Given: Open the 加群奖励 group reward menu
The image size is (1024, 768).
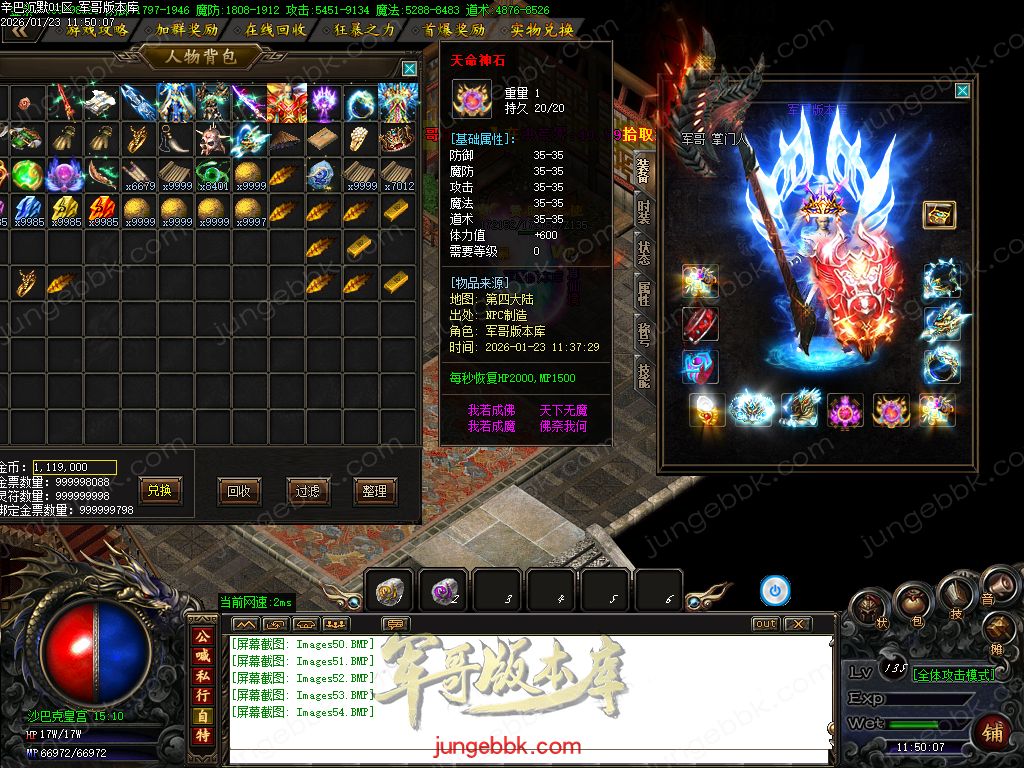Looking at the screenshot, I should (186, 30).
